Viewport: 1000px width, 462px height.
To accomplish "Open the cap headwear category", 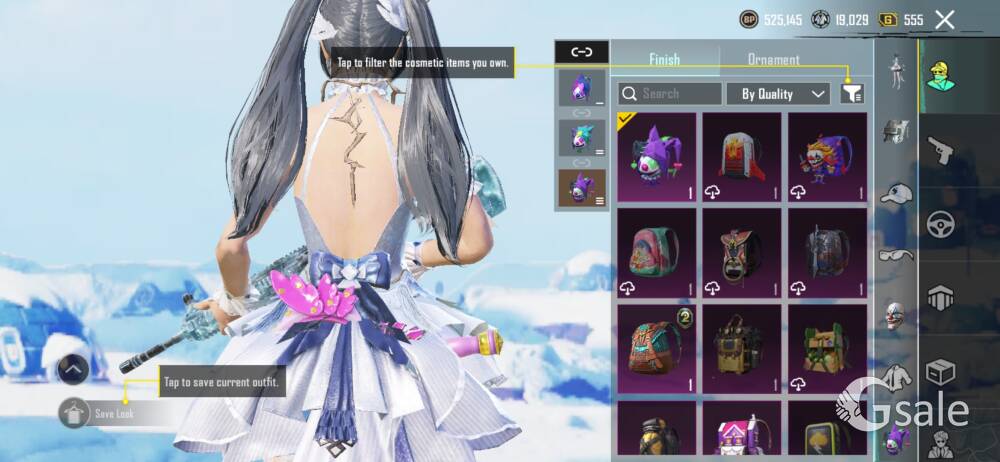I will pos(897,194).
